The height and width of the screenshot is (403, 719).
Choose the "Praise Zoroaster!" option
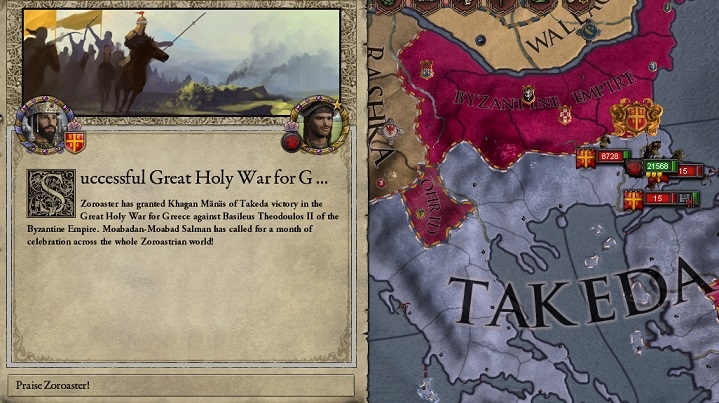180,385
